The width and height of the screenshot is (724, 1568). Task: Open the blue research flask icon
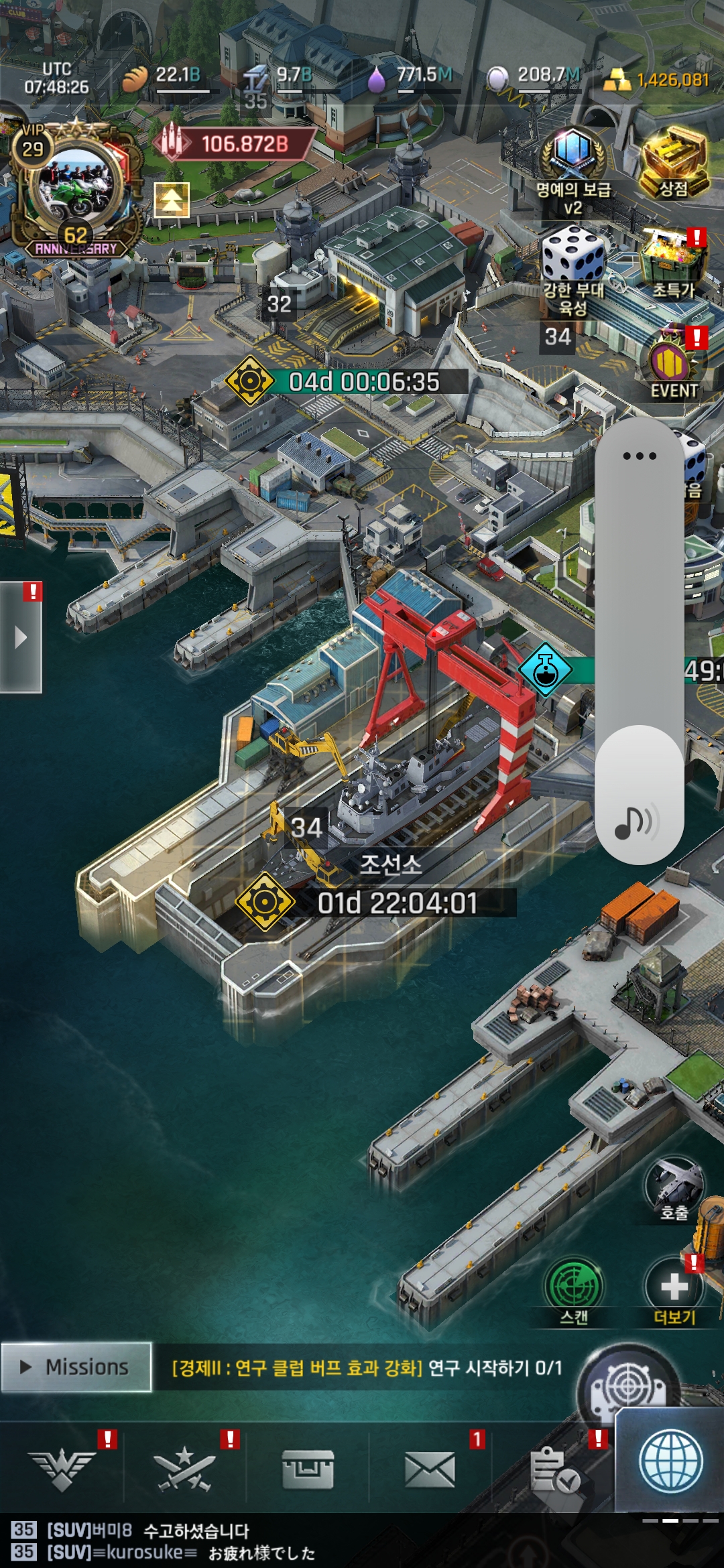[546, 670]
